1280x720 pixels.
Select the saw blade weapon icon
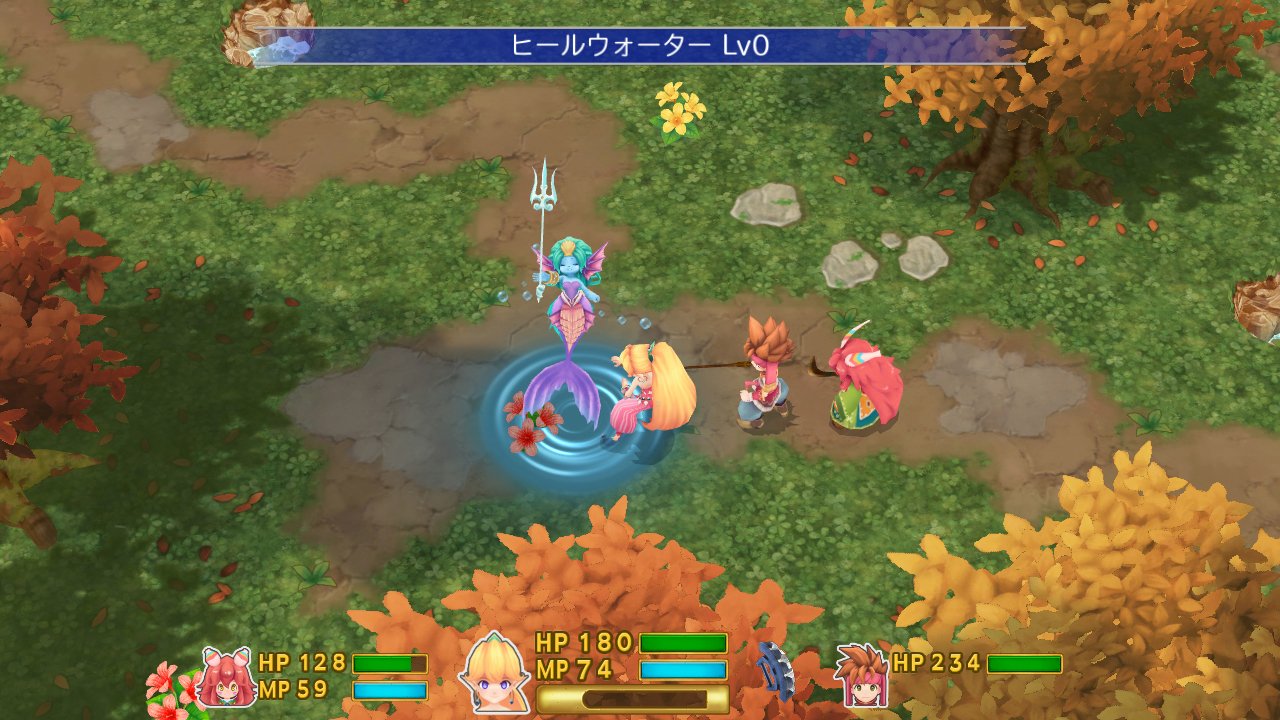pos(778,672)
